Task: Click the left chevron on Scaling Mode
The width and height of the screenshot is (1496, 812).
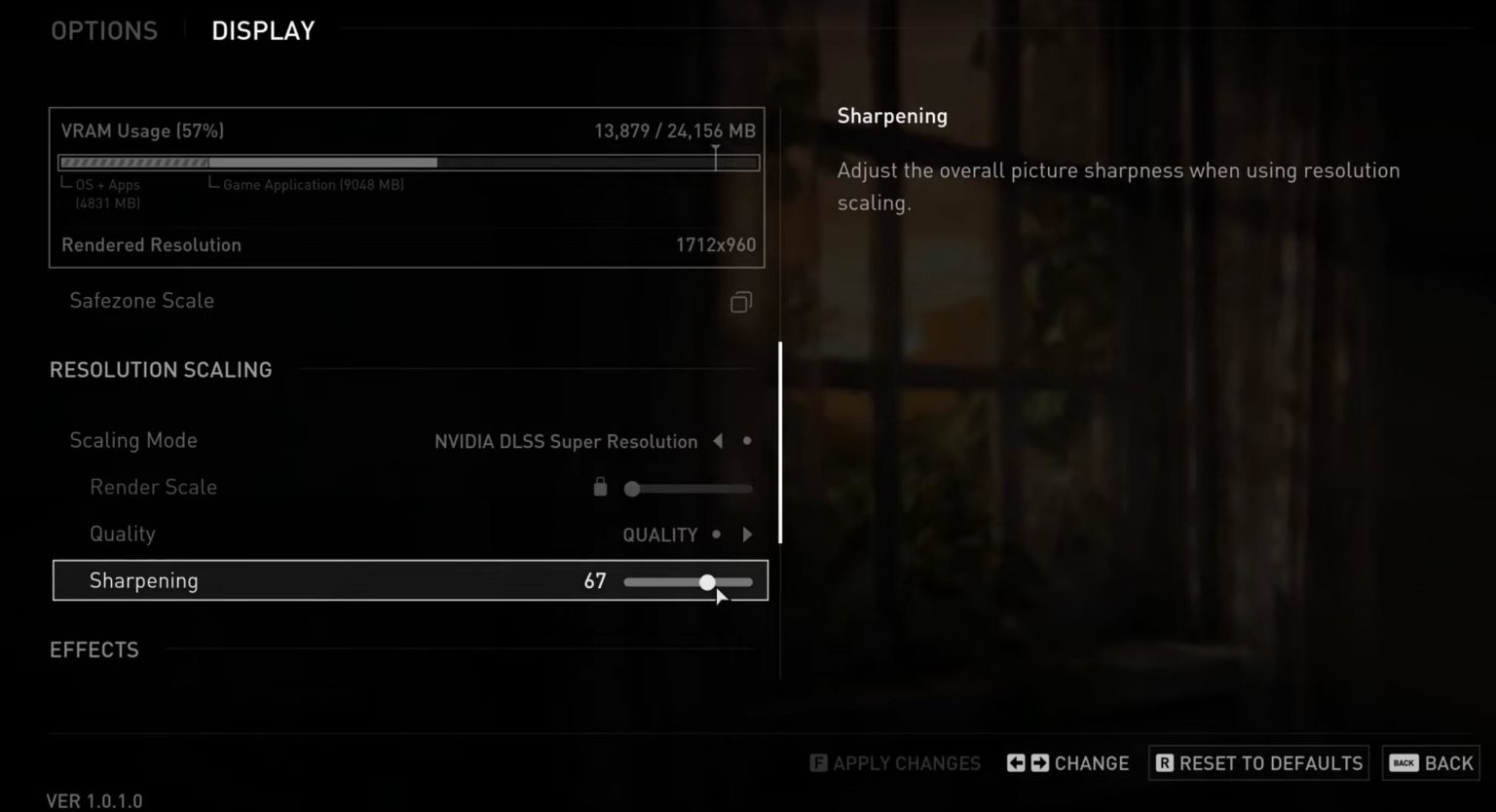Action: [x=718, y=441]
